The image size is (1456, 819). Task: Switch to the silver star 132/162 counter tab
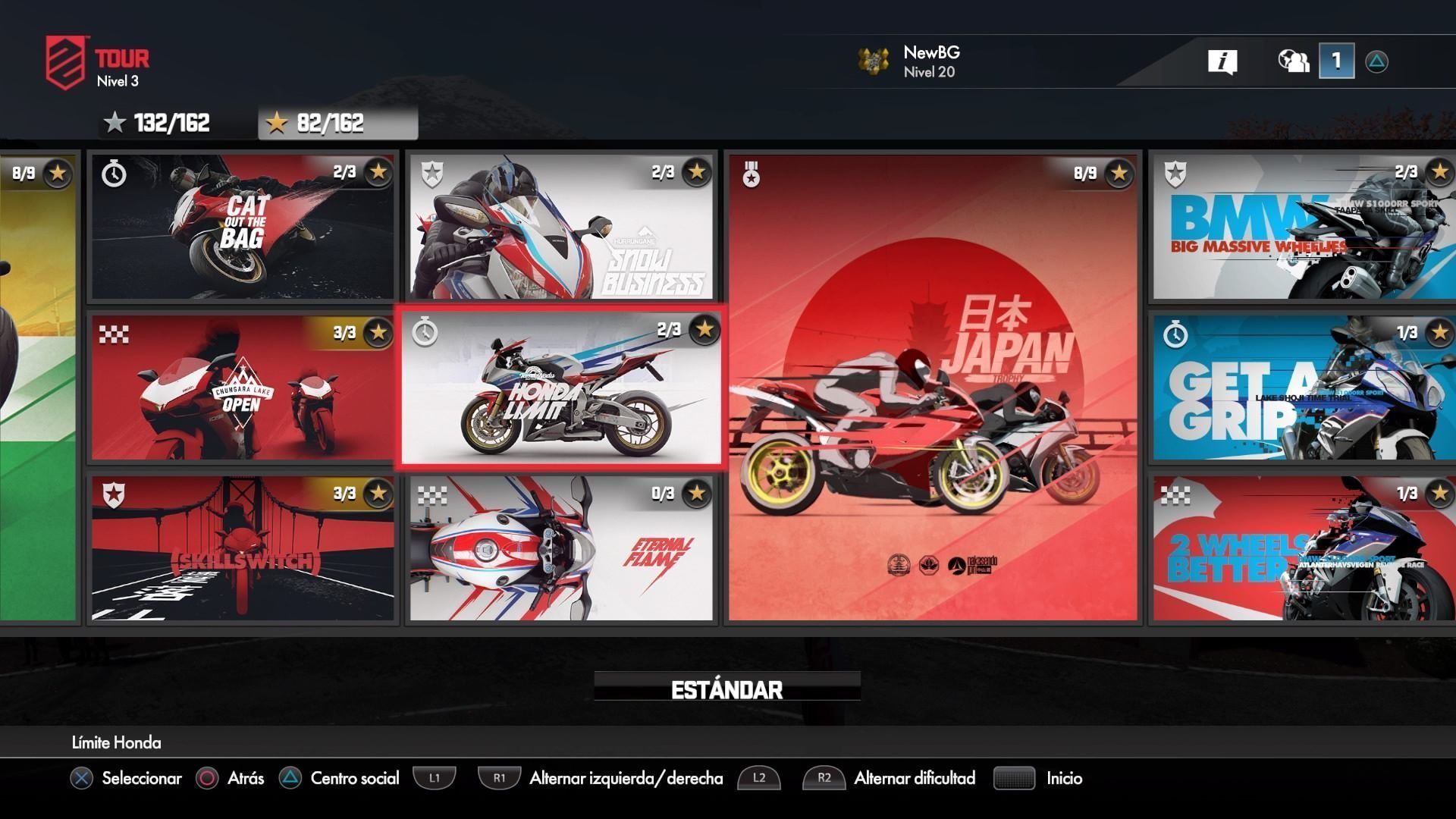tap(158, 123)
